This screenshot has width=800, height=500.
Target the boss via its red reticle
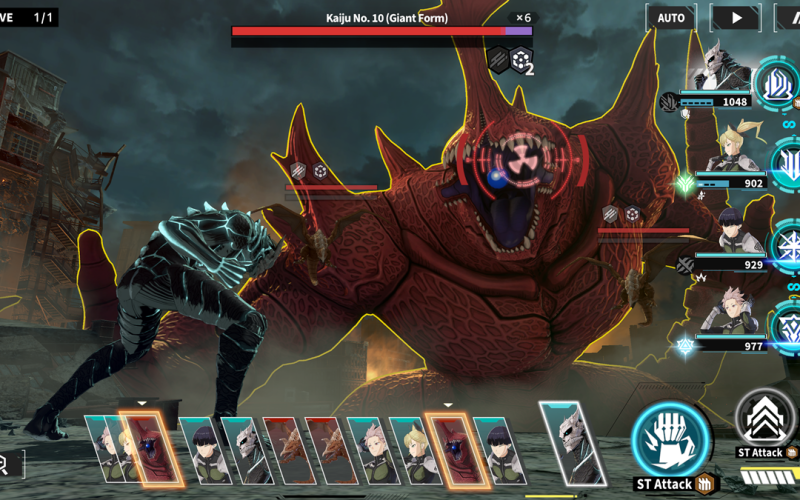click(x=520, y=162)
